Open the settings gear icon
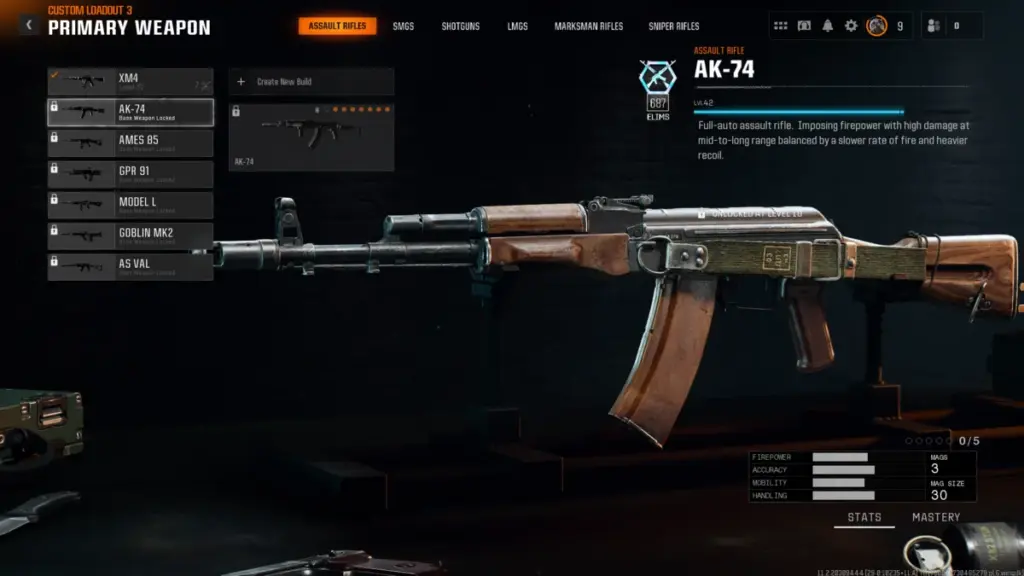Viewport: 1024px width, 576px height. (x=851, y=26)
